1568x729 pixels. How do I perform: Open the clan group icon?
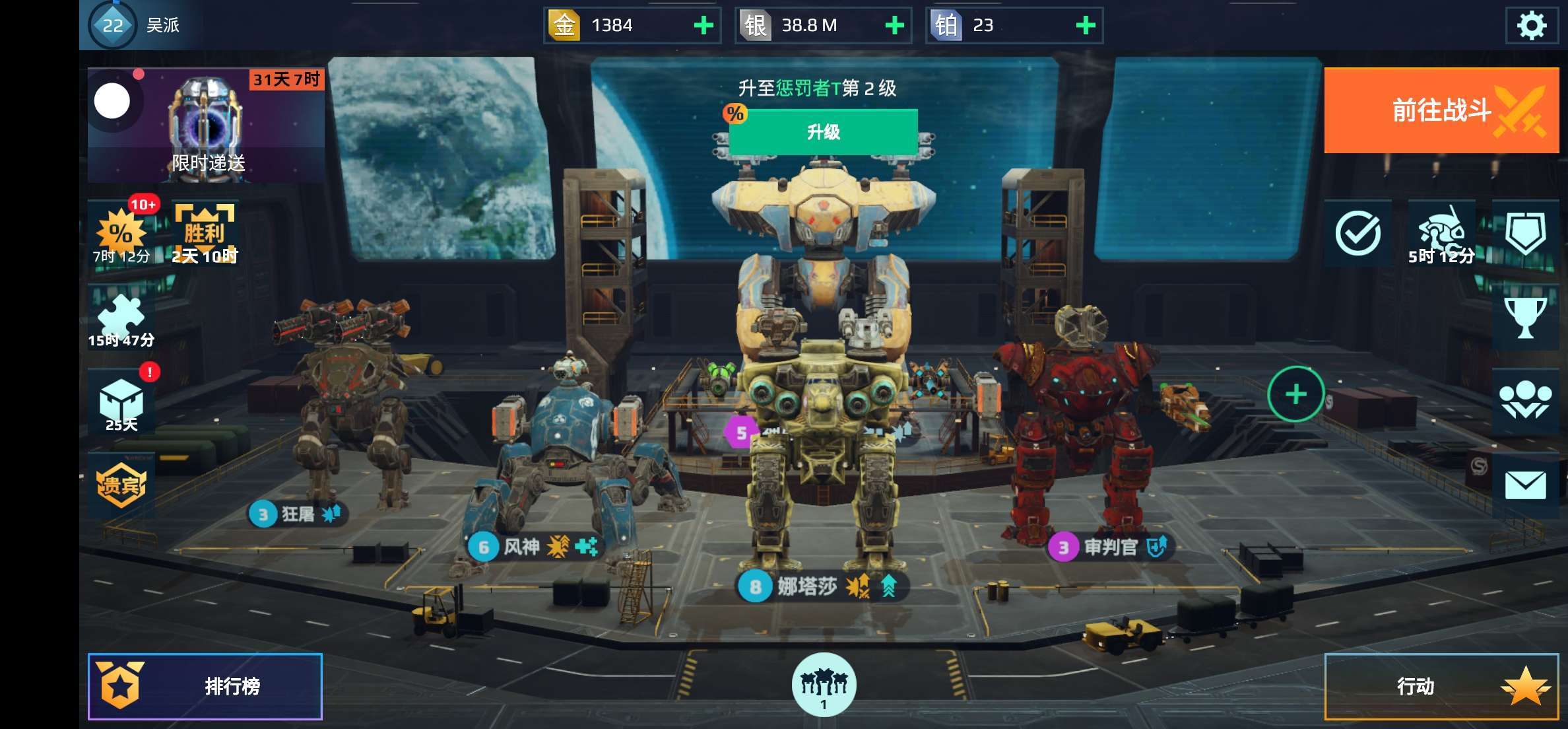(x=1525, y=401)
